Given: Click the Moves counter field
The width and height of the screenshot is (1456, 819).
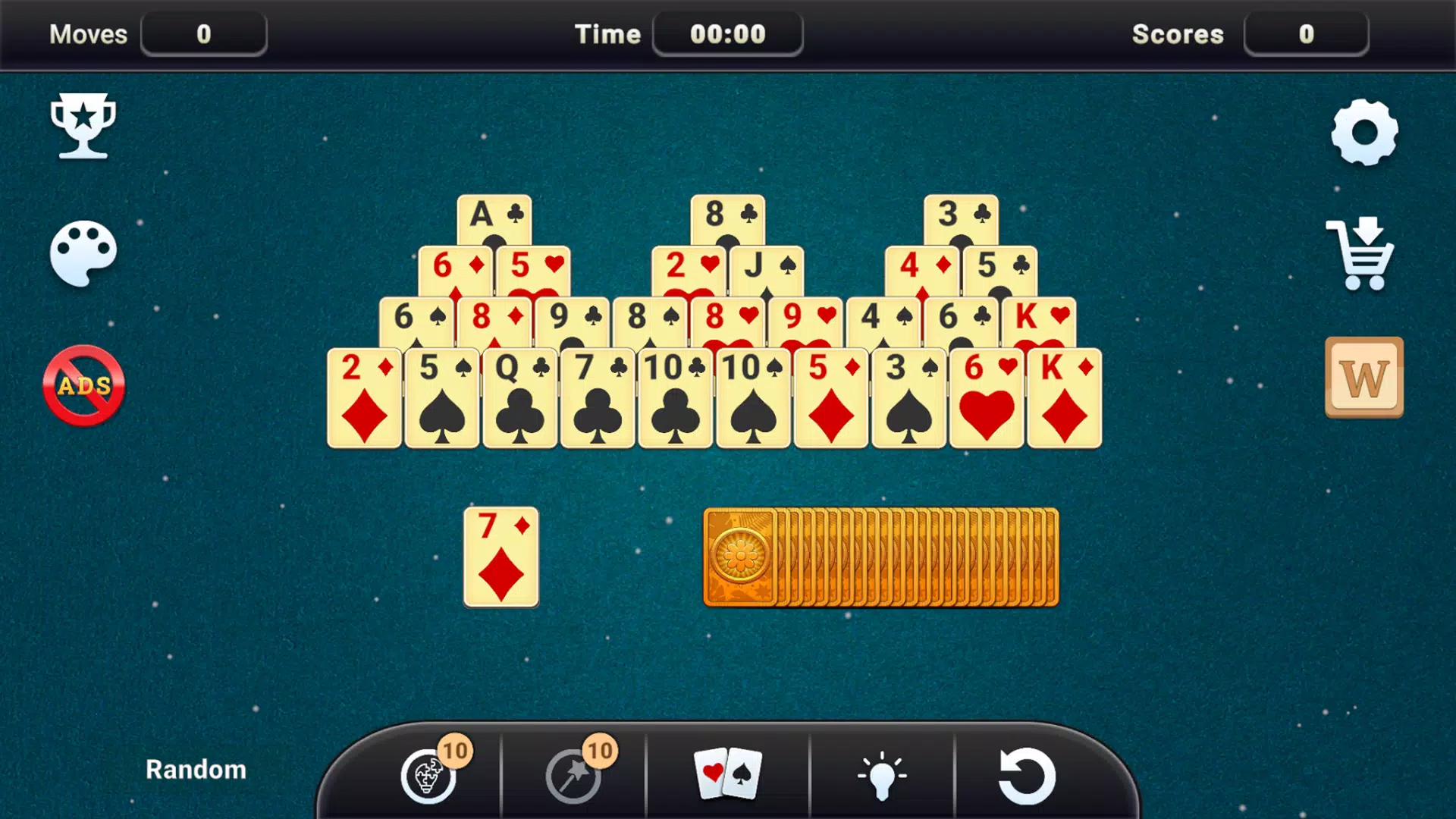Looking at the screenshot, I should point(203,34).
